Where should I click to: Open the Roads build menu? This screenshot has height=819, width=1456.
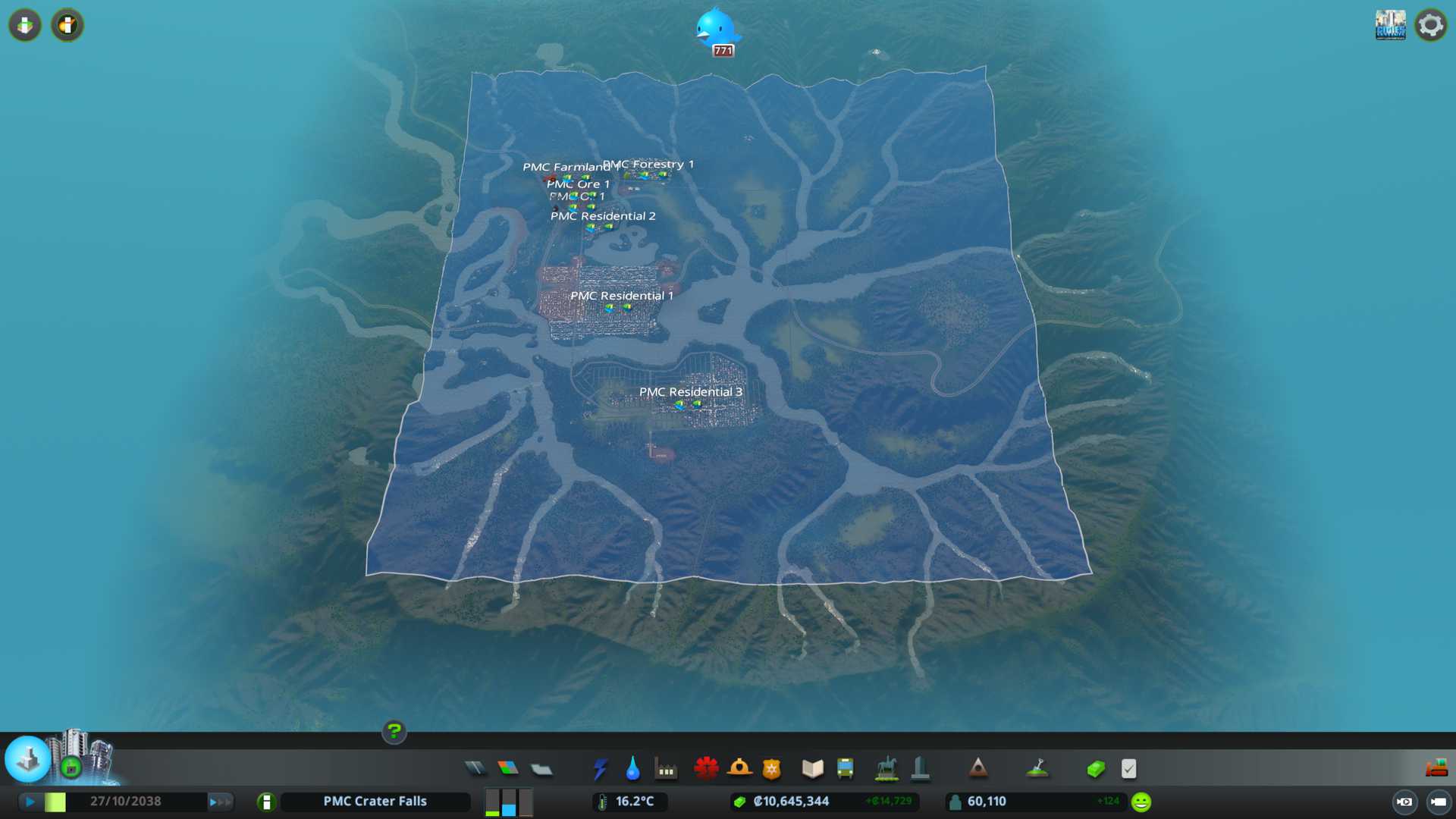[475, 769]
